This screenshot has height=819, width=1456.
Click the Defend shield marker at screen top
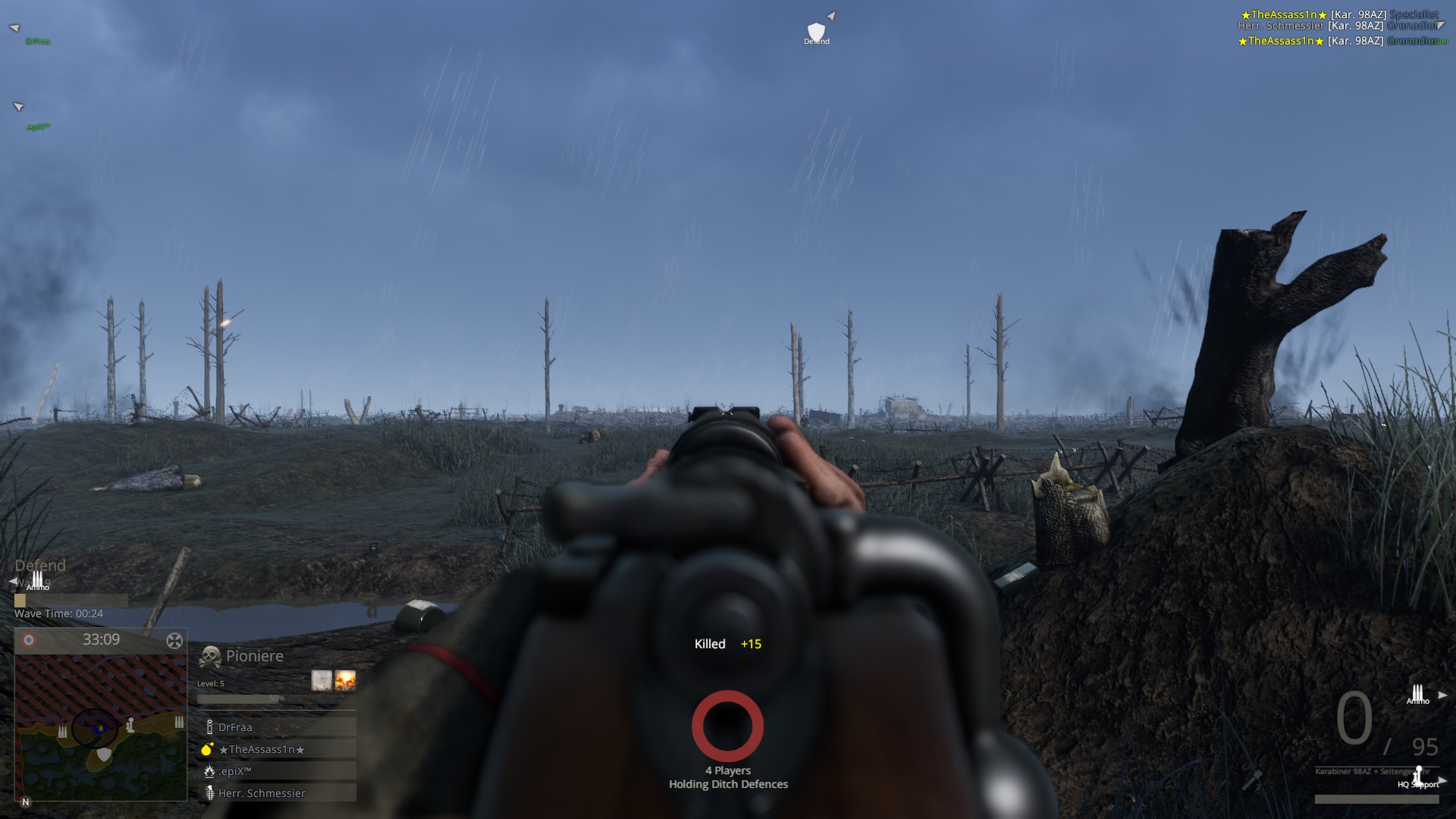817,29
